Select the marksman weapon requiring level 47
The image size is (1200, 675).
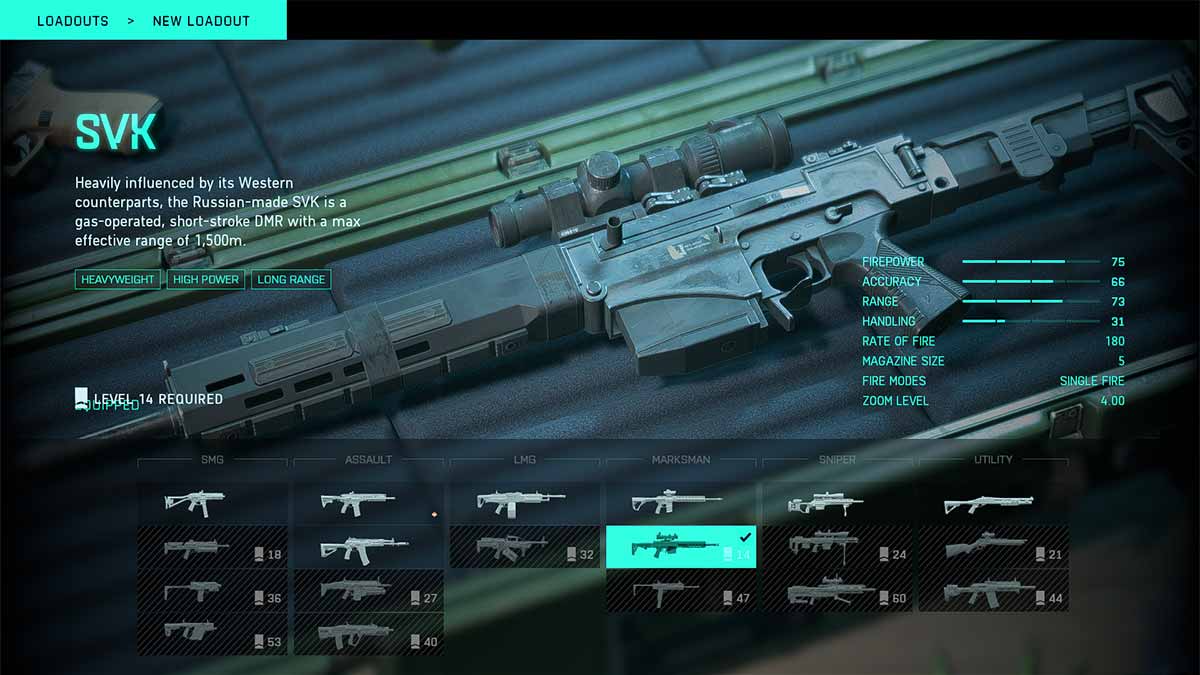coord(681,591)
